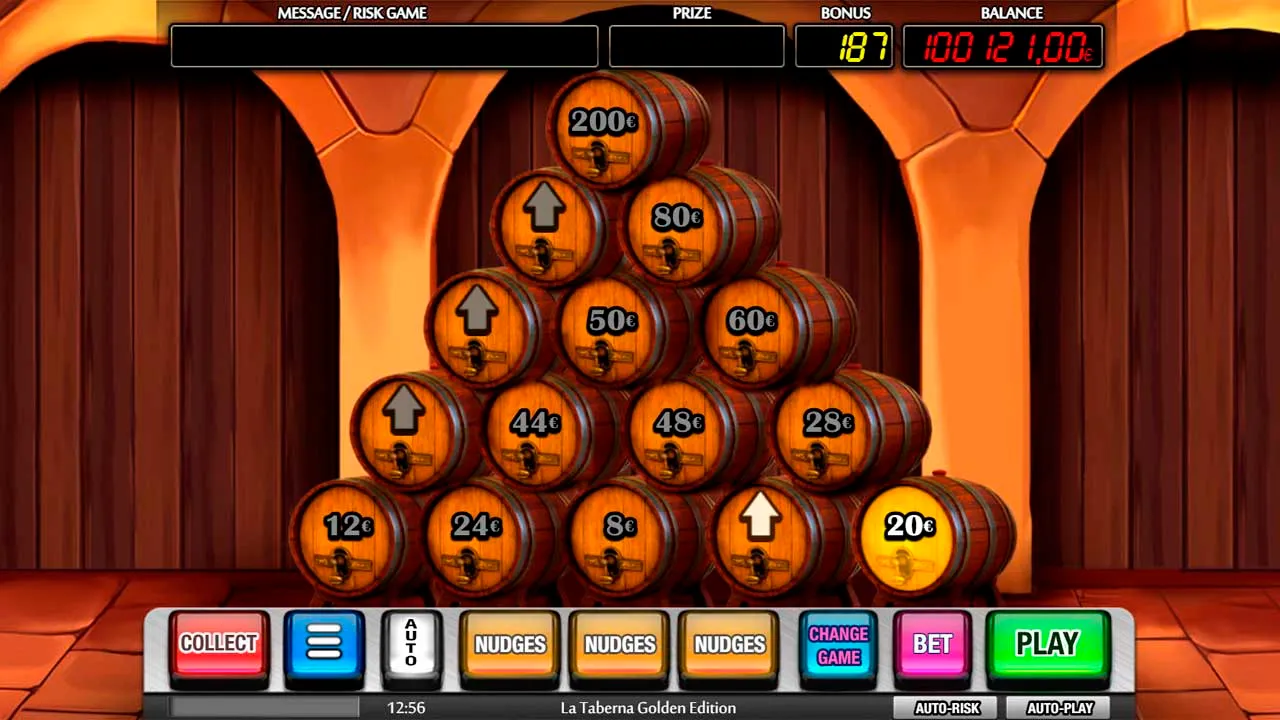Collect the current winnings
The height and width of the screenshot is (720, 1280).
pyautogui.click(x=219, y=643)
